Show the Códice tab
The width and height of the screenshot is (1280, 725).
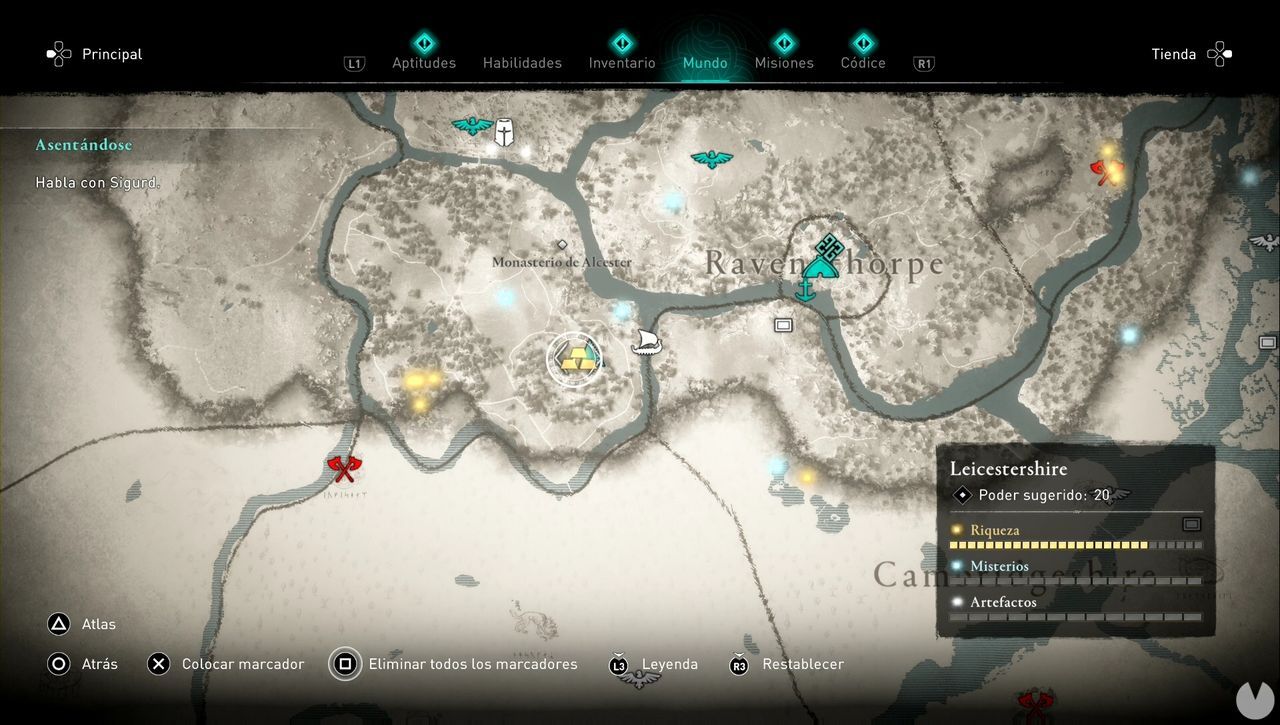tap(863, 62)
